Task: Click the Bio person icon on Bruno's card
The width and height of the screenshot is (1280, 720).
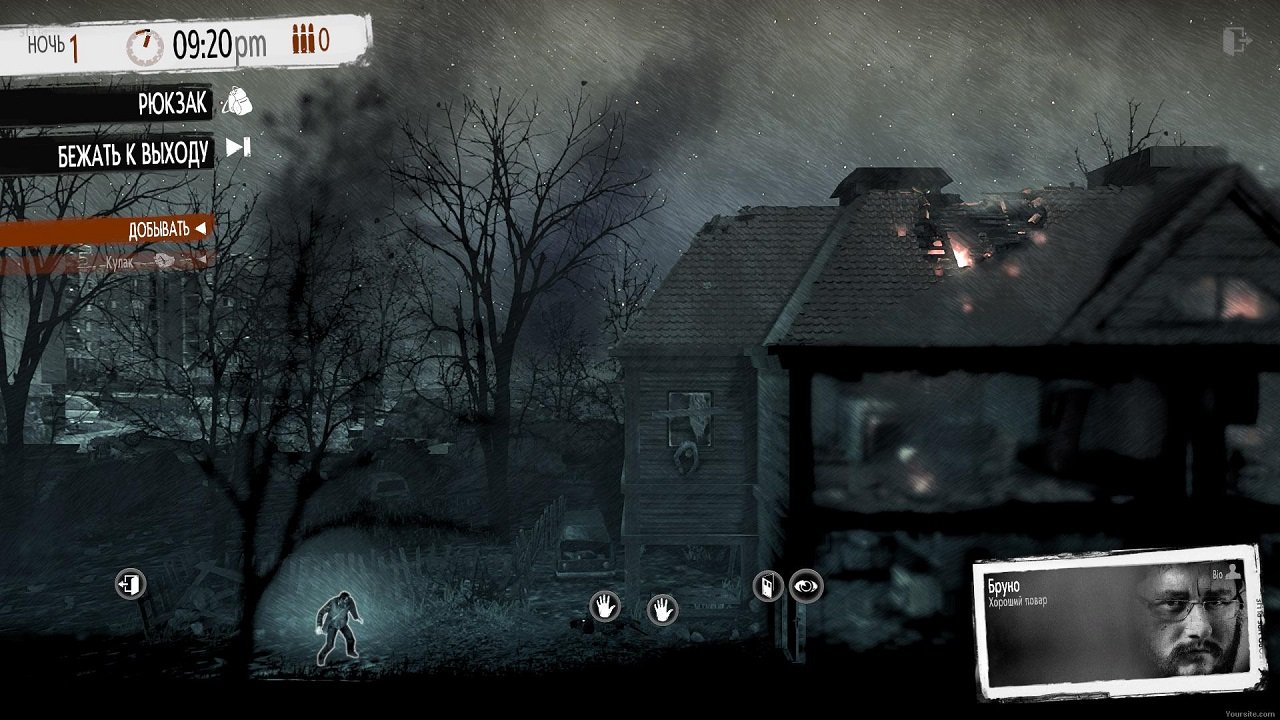Action: click(1233, 572)
